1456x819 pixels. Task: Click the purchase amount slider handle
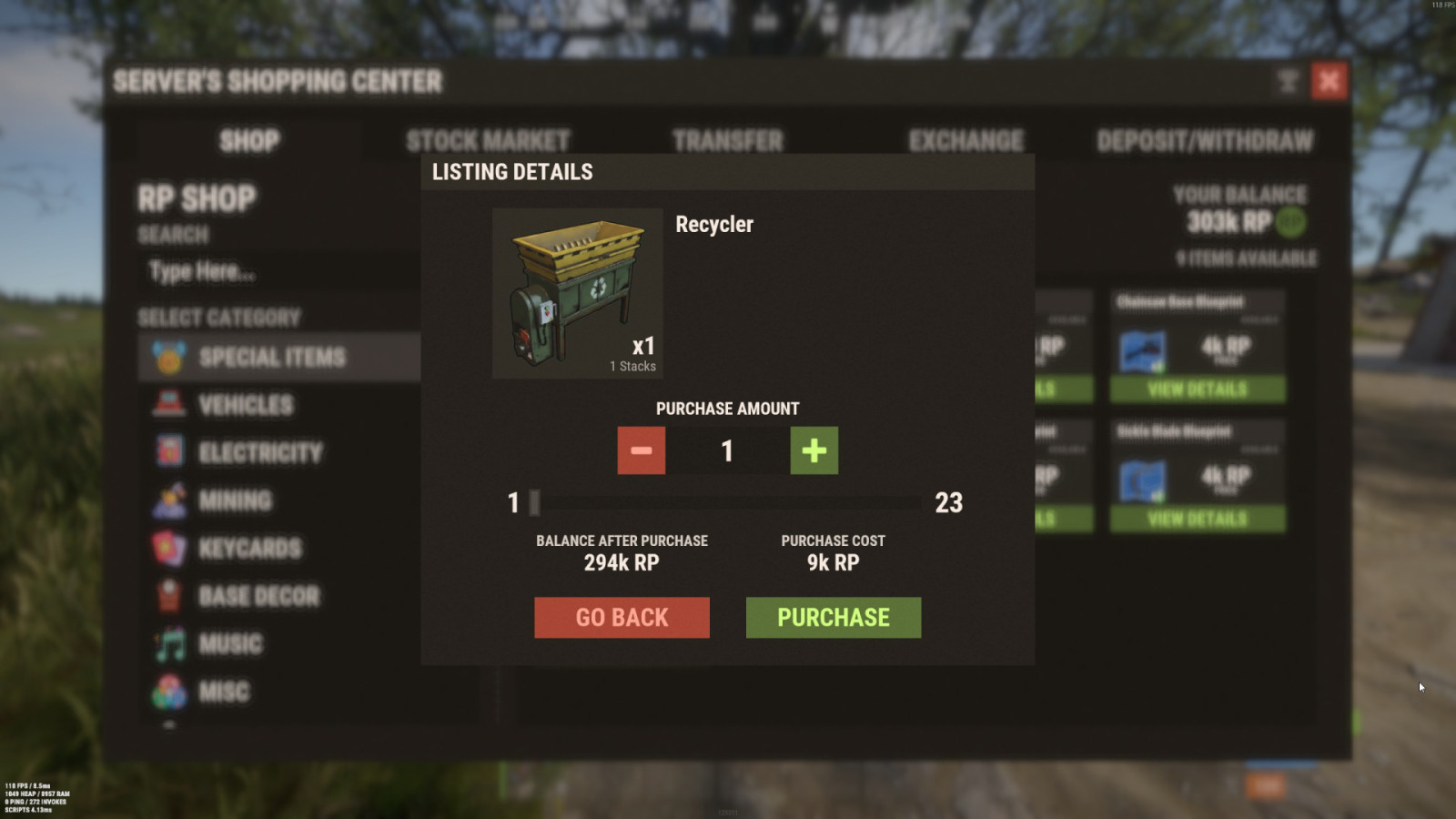535,501
